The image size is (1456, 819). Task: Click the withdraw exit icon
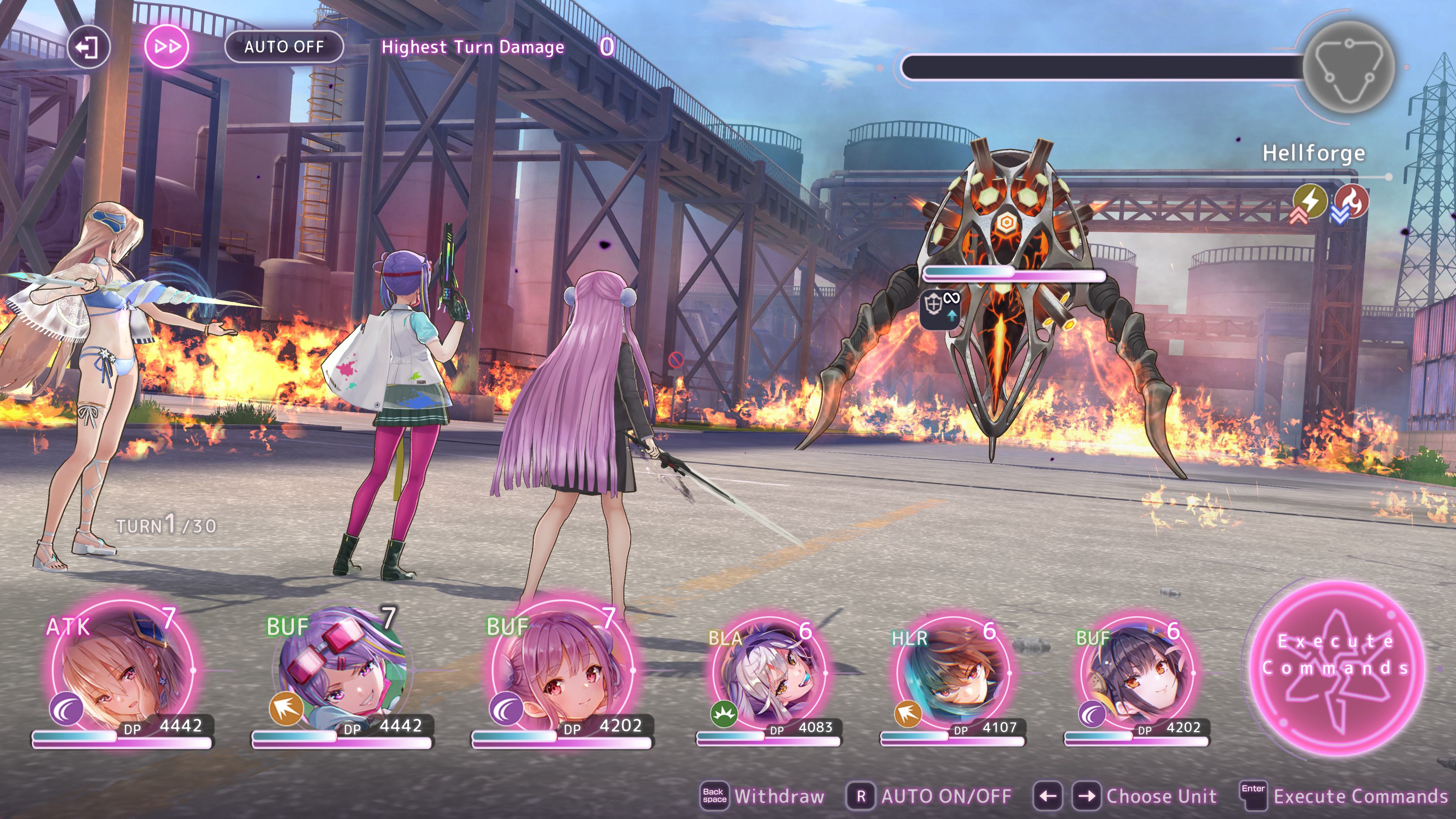(88, 47)
